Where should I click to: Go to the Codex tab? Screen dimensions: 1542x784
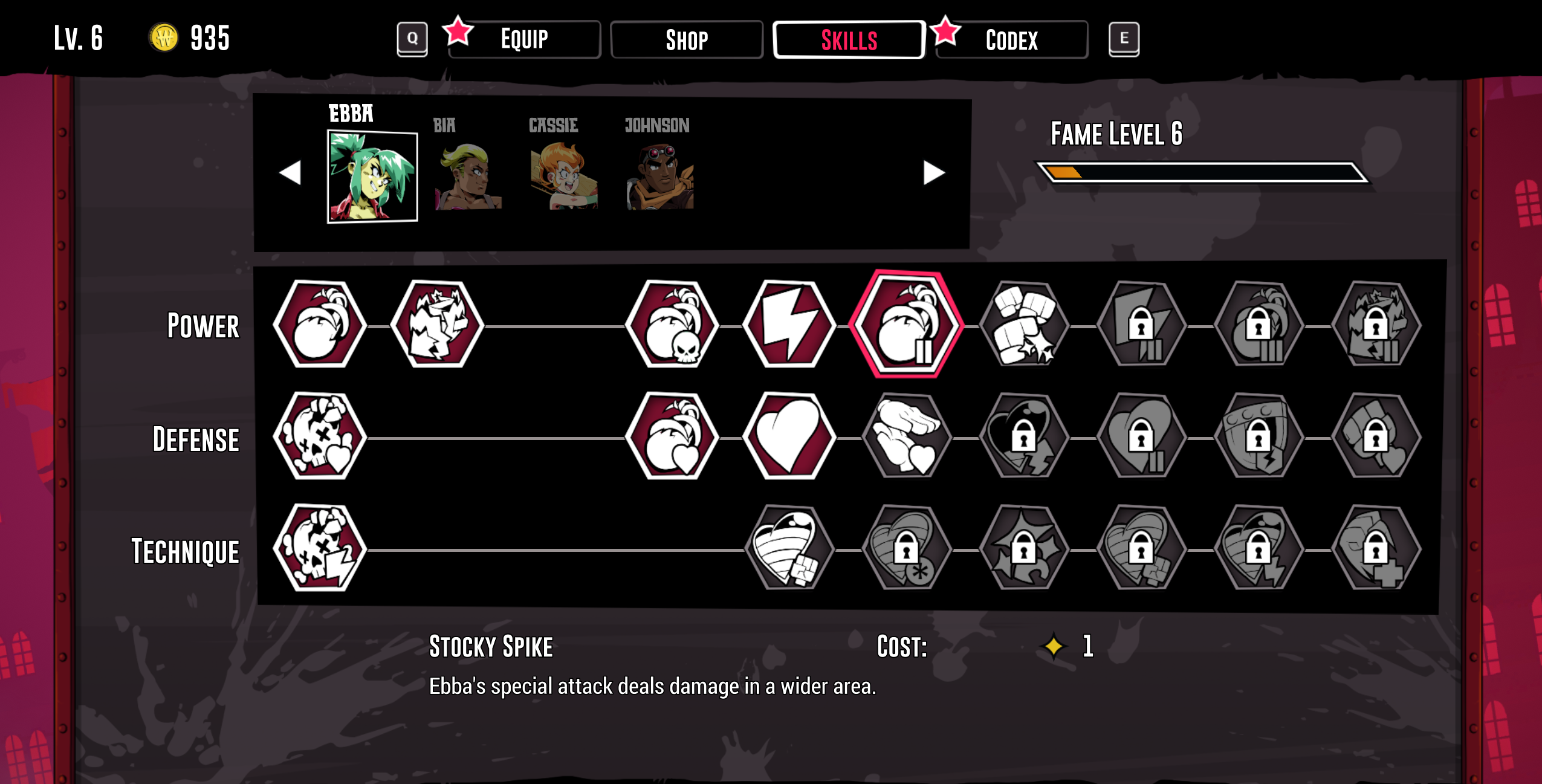click(x=1011, y=40)
